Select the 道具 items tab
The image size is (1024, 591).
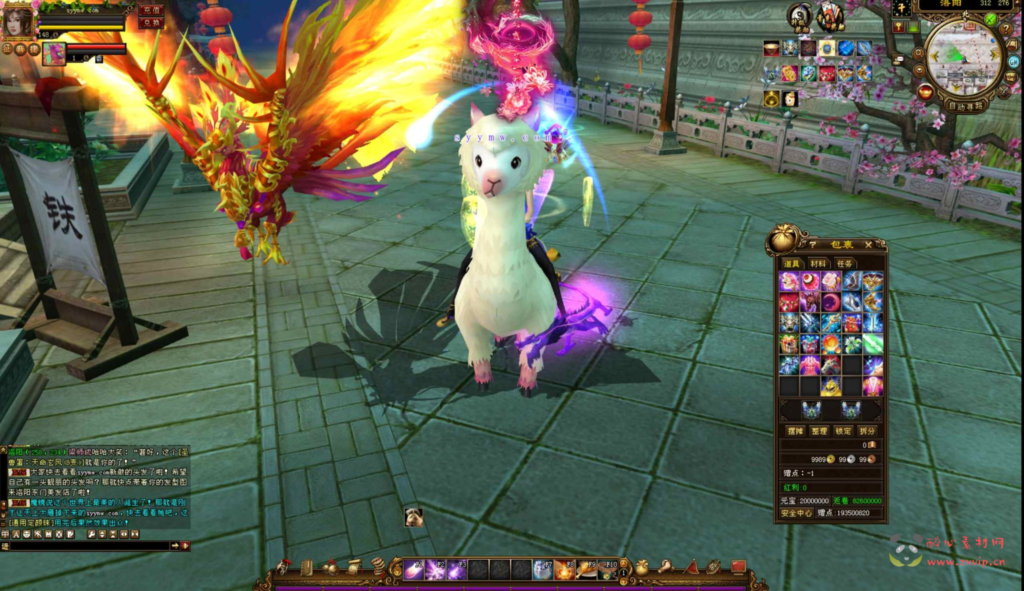coord(791,263)
